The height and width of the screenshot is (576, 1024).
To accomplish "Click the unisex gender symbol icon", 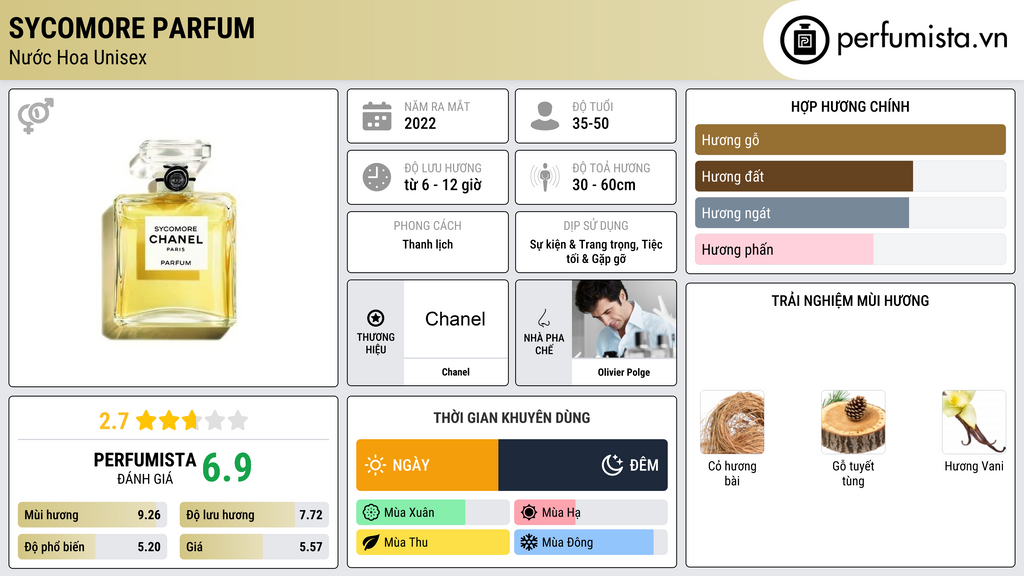I will pyautogui.click(x=36, y=116).
